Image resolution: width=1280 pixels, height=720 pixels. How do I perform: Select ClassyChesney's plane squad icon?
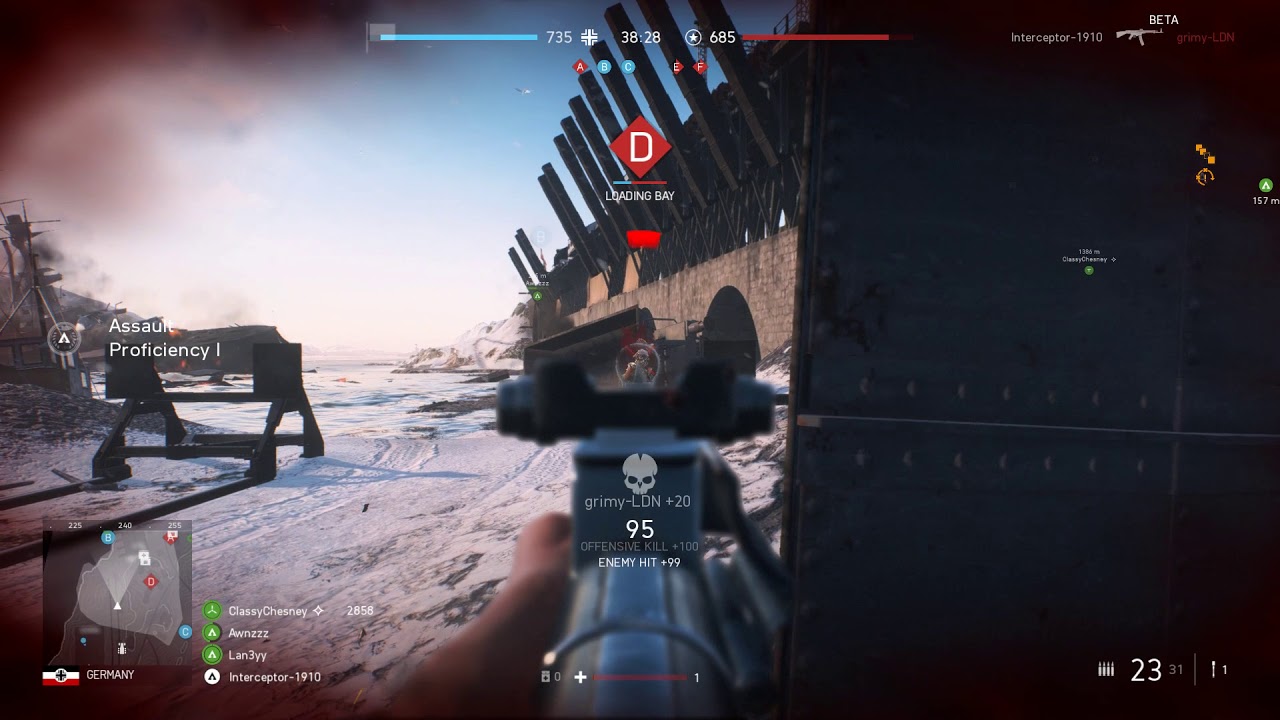click(211, 610)
